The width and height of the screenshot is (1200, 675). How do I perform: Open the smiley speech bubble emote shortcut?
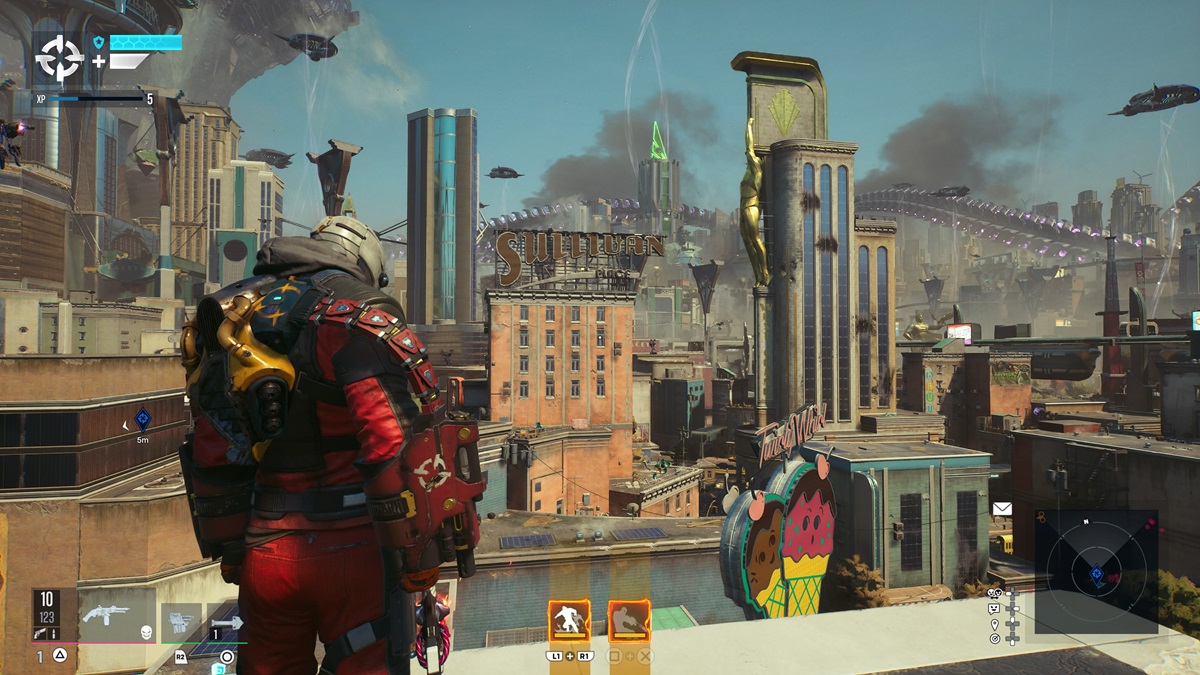click(994, 608)
